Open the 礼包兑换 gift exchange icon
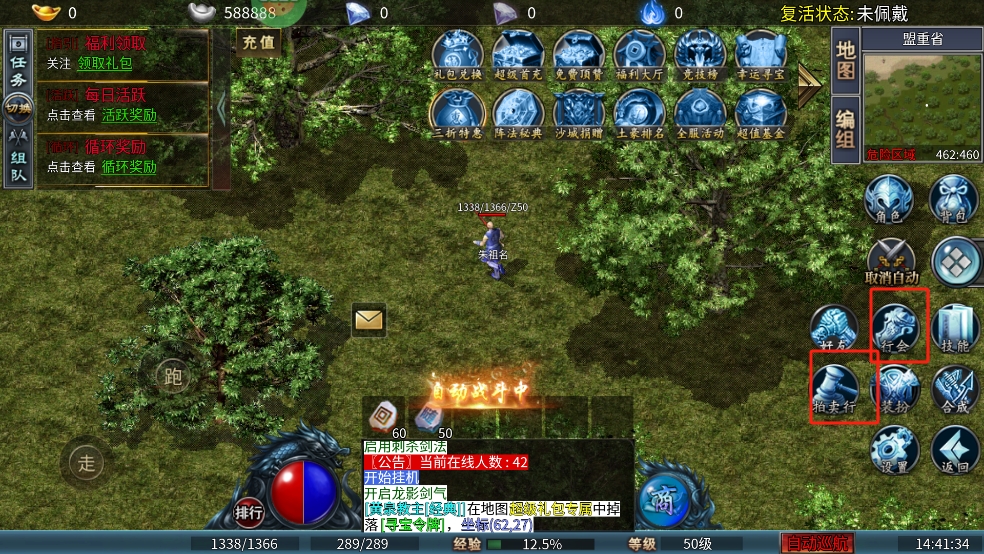This screenshot has width=984, height=554. point(458,53)
